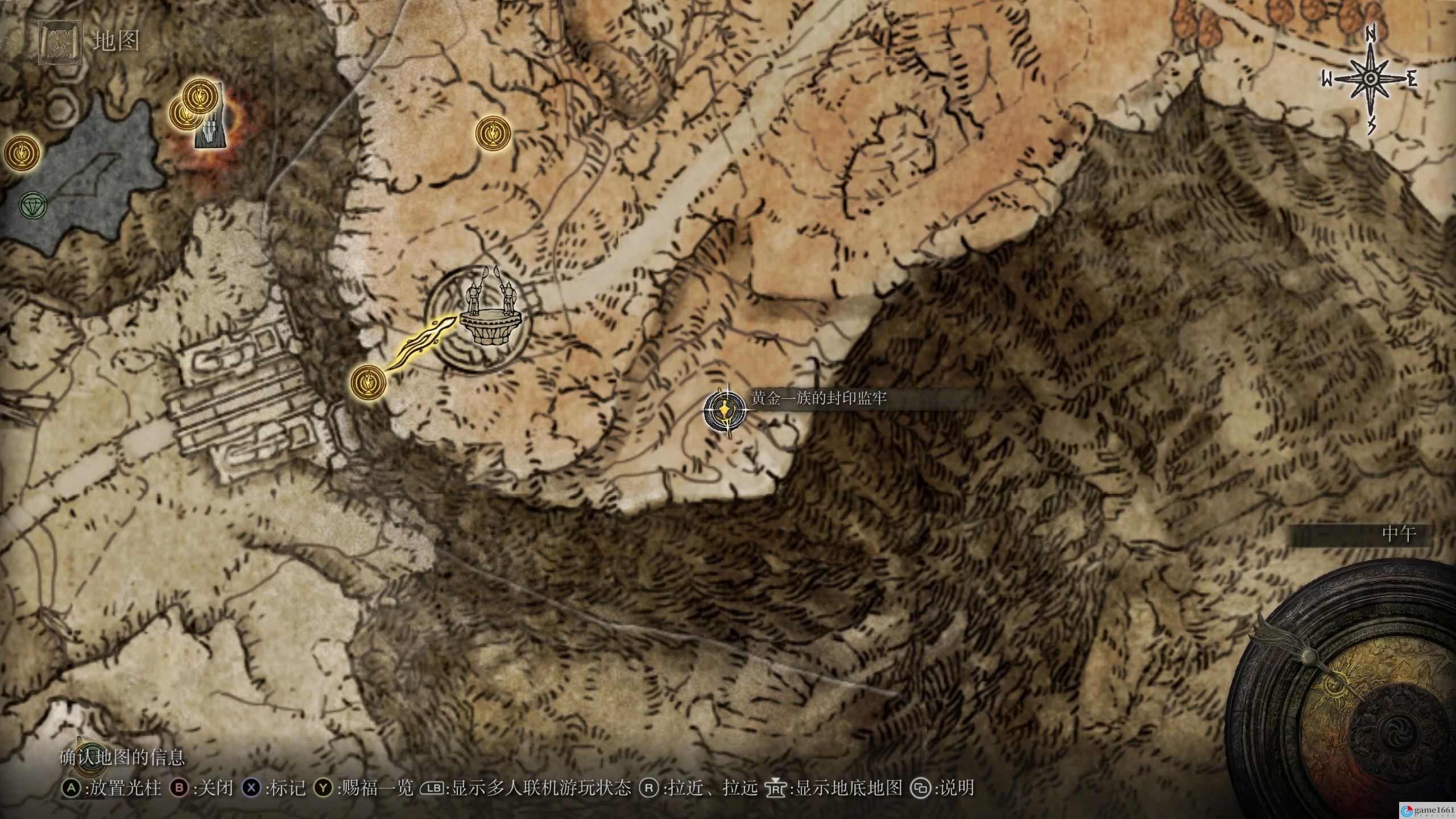Pick the lone grace site on the orange plateau
This screenshot has height=819, width=1456.
point(493,133)
